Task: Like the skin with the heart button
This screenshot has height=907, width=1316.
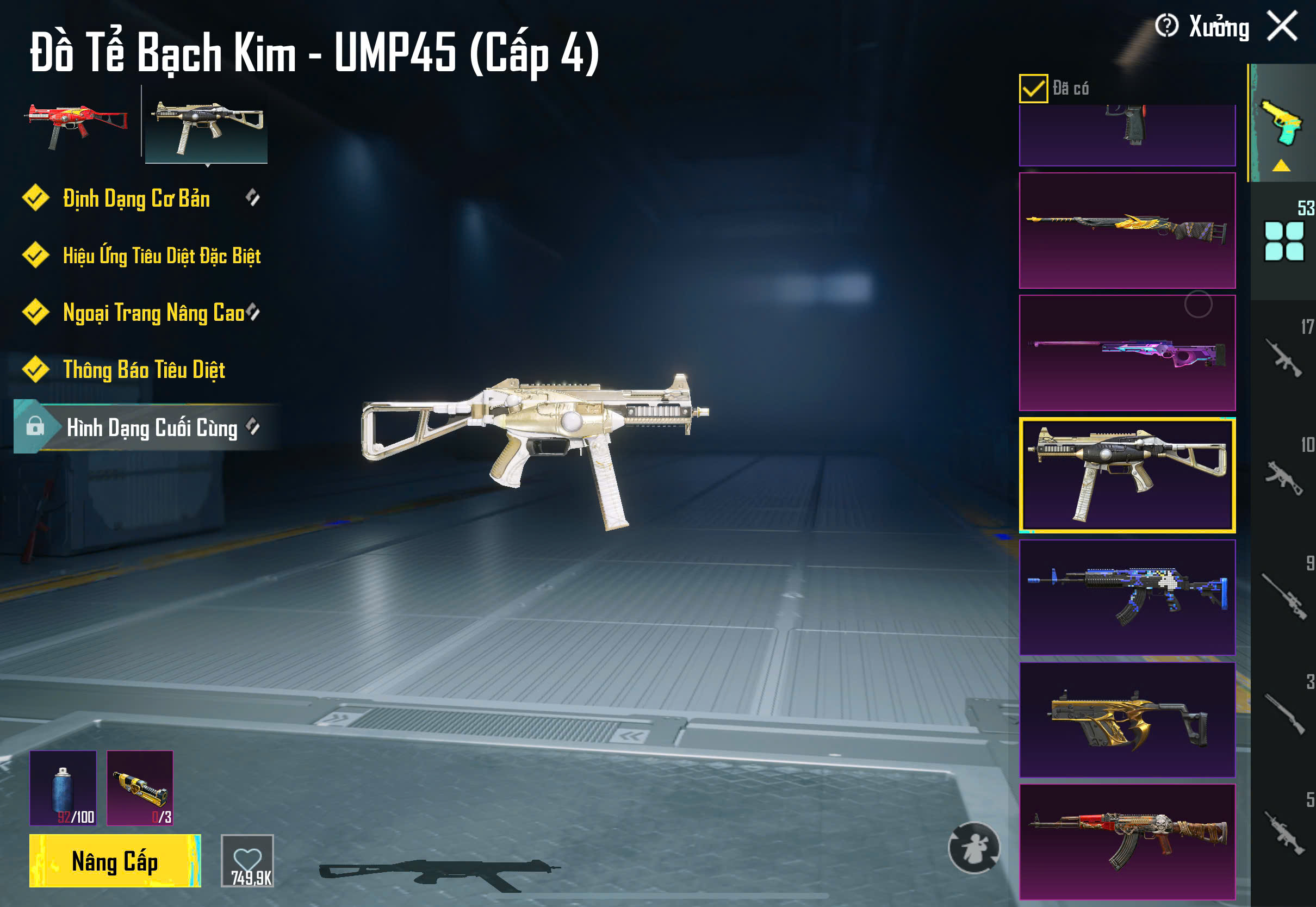Action: pos(247,860)
